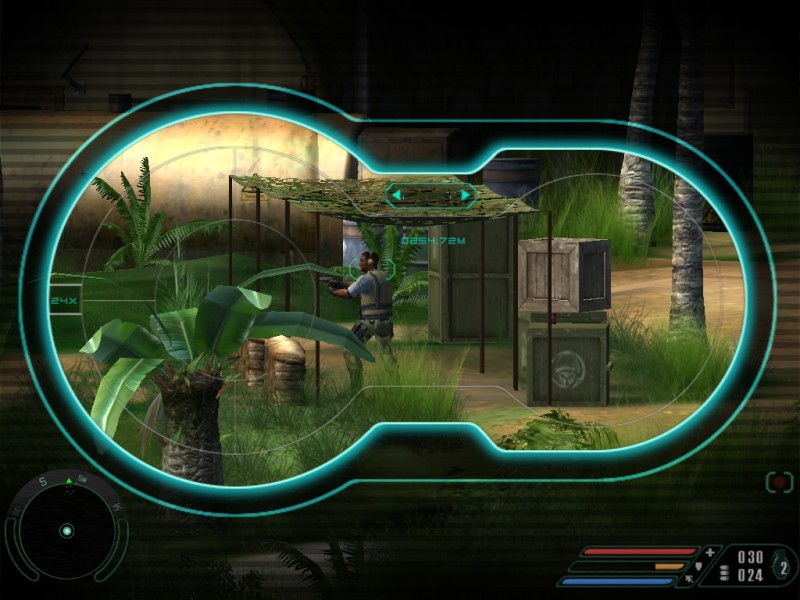This screenshot has width=800, height=600.
Task: Click the circular radar minimap
Action: pos(66,531)
